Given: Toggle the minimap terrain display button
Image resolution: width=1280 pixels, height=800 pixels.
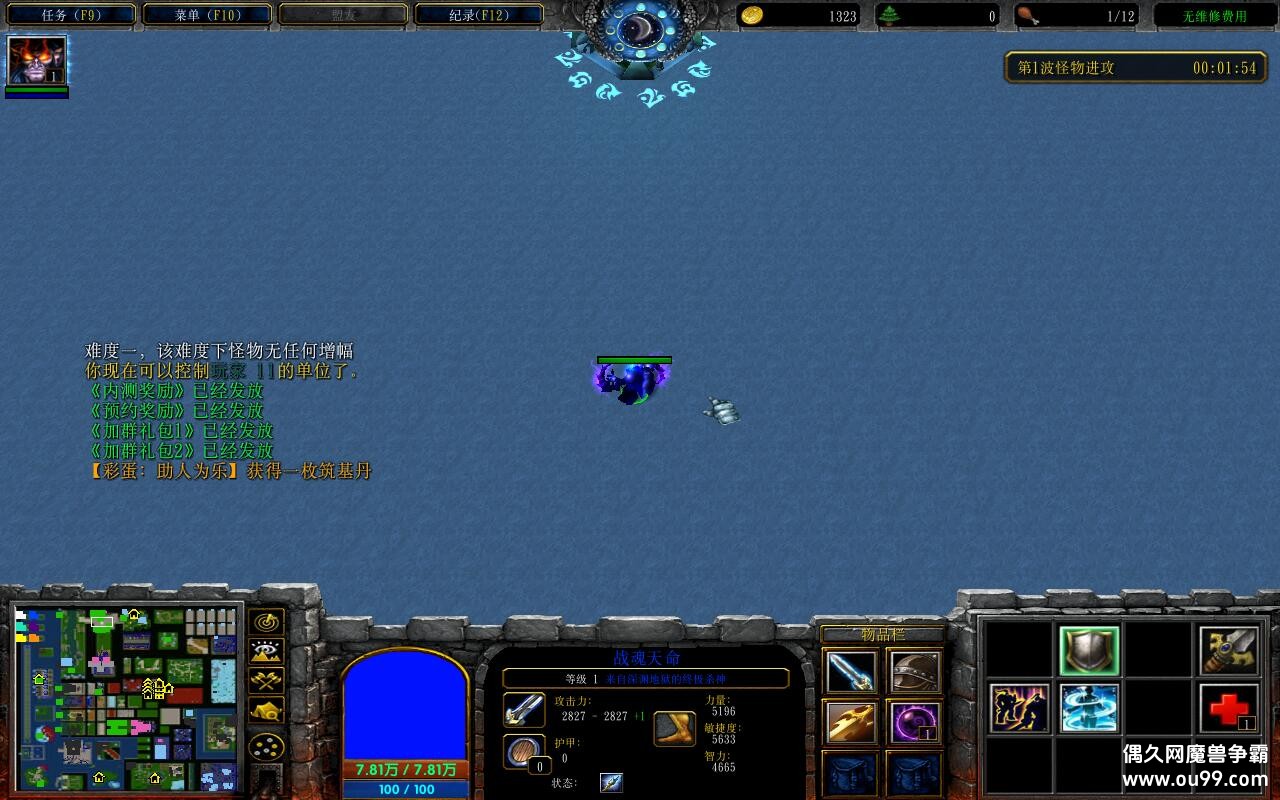Looking at the screenshot, I should pos(266,652).
